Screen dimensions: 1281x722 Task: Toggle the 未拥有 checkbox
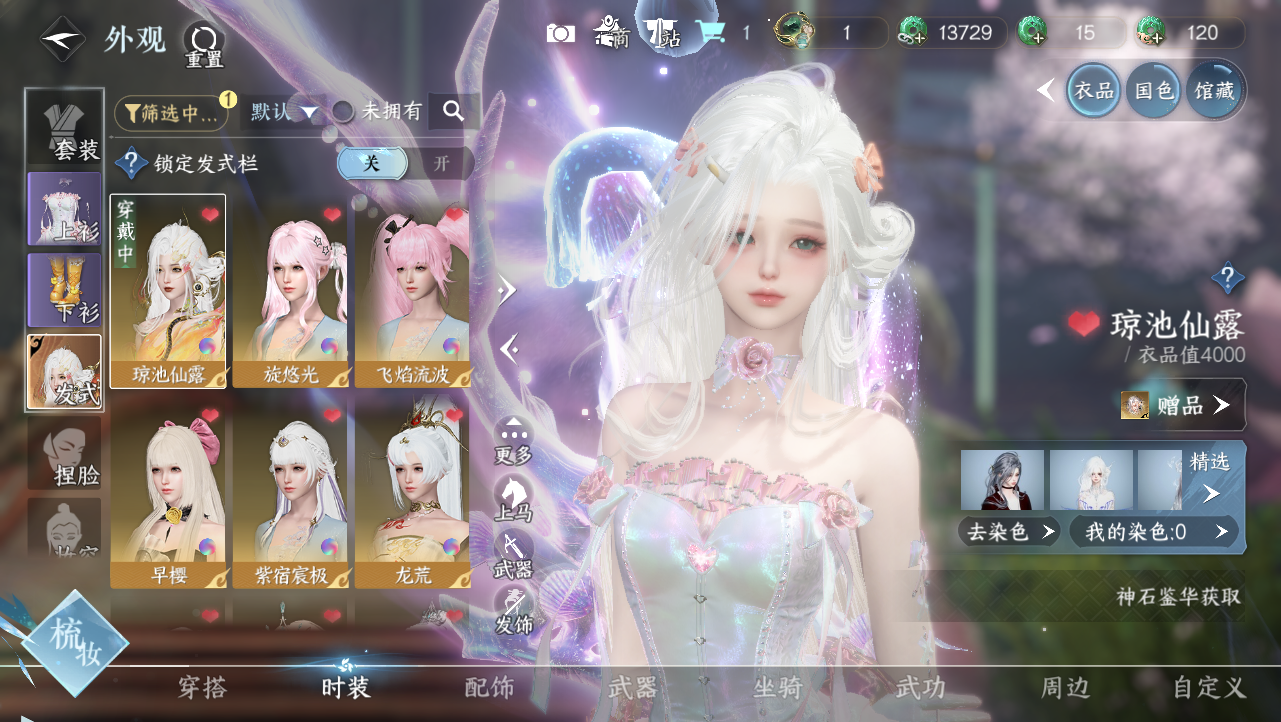tap(343, 112)
